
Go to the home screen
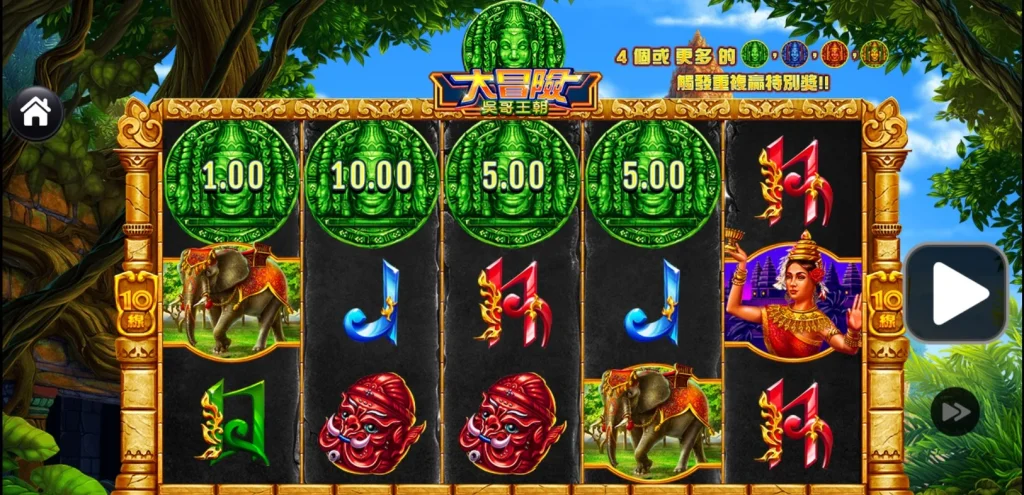coord(36,113)
